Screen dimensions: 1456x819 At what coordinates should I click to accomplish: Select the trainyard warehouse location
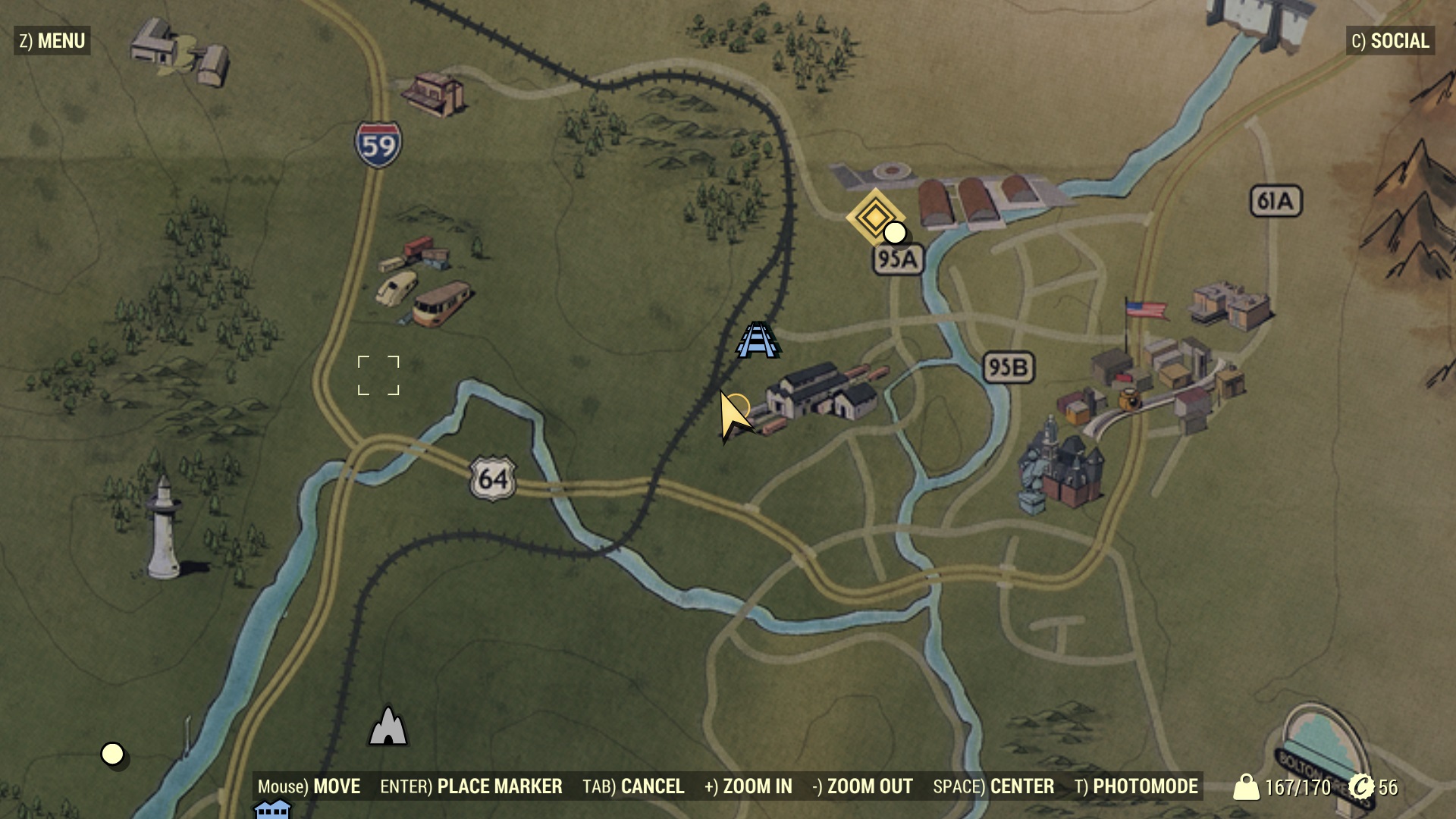821,393
